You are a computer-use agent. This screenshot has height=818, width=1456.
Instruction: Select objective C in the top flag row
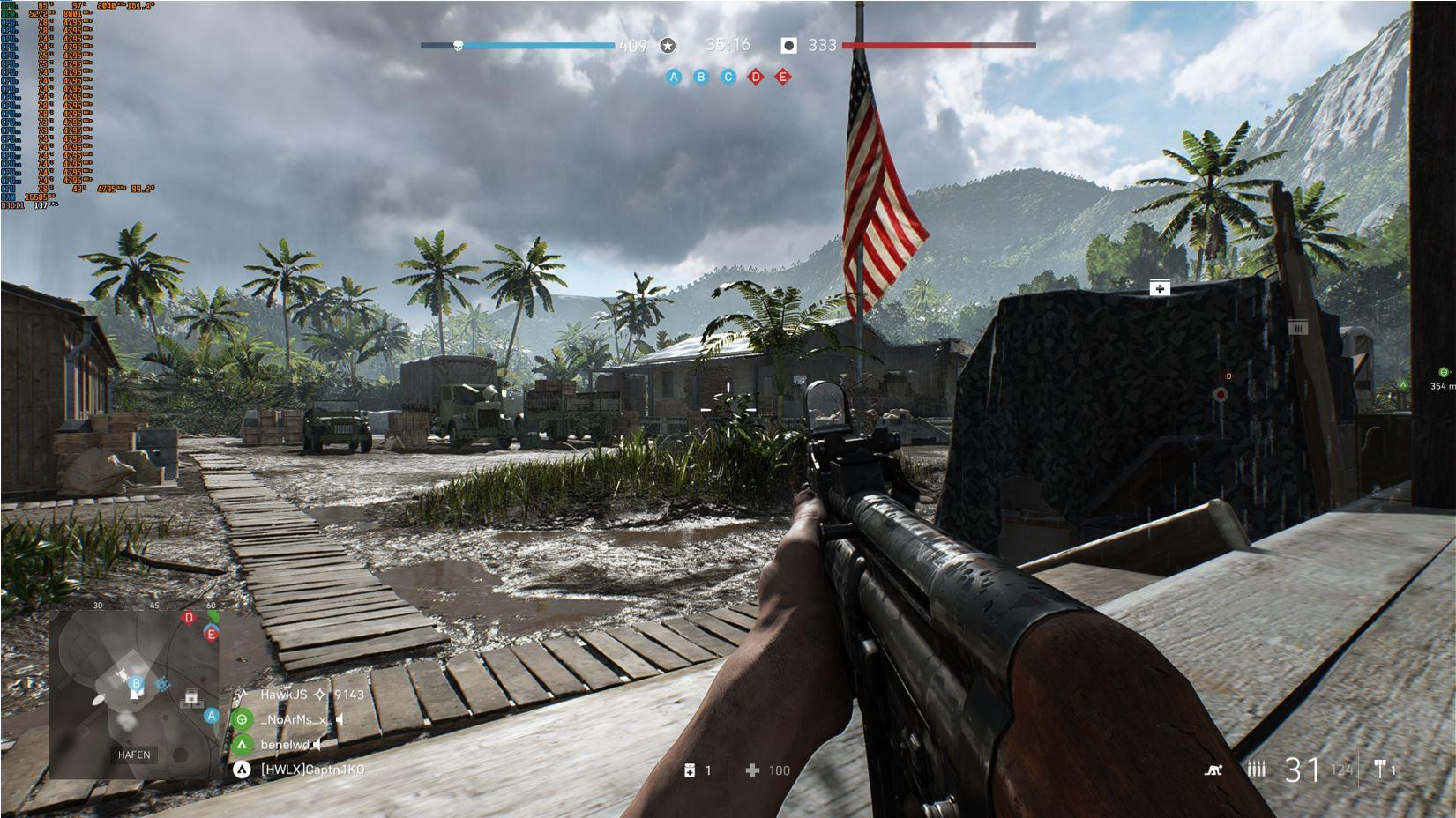[x=728, y=78]
